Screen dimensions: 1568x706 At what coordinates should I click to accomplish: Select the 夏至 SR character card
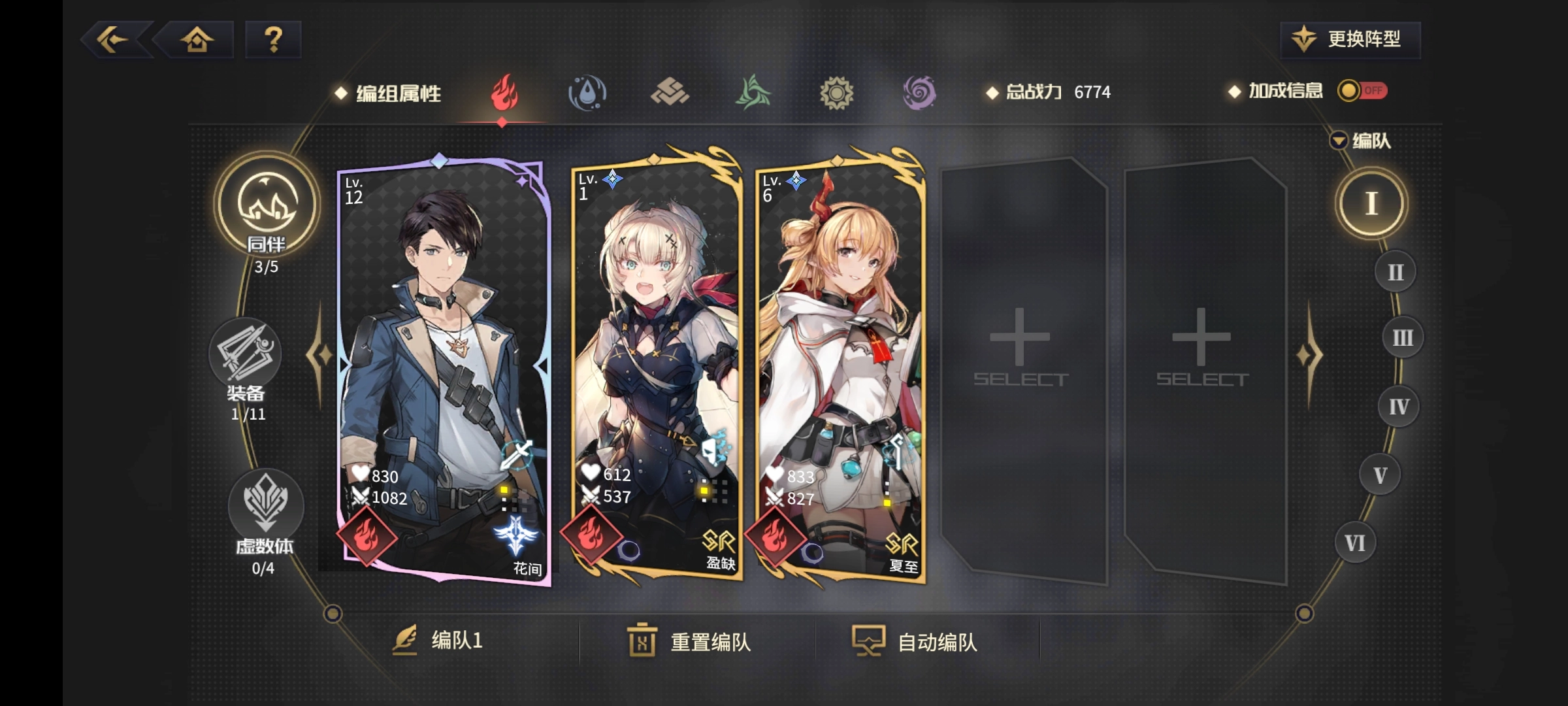click(840, 366)
